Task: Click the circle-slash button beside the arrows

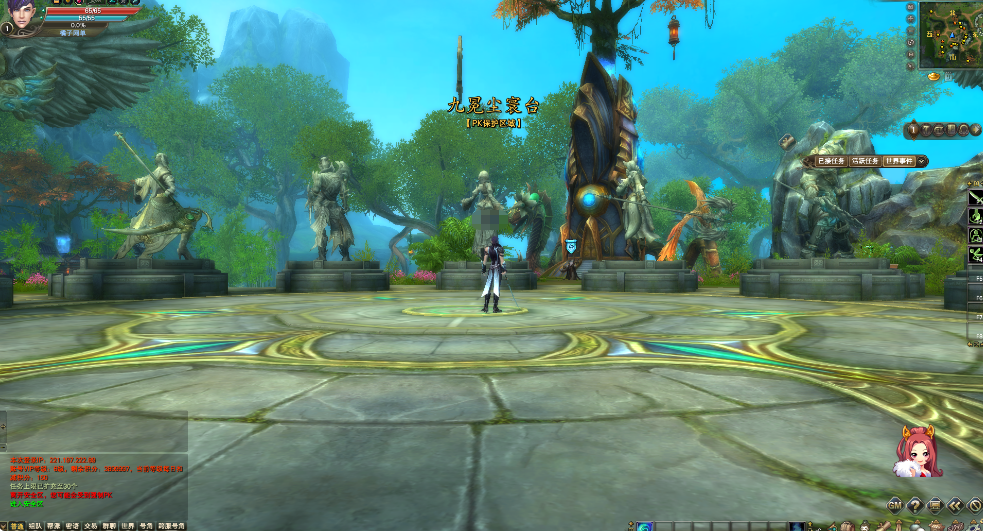Action: 974,505
